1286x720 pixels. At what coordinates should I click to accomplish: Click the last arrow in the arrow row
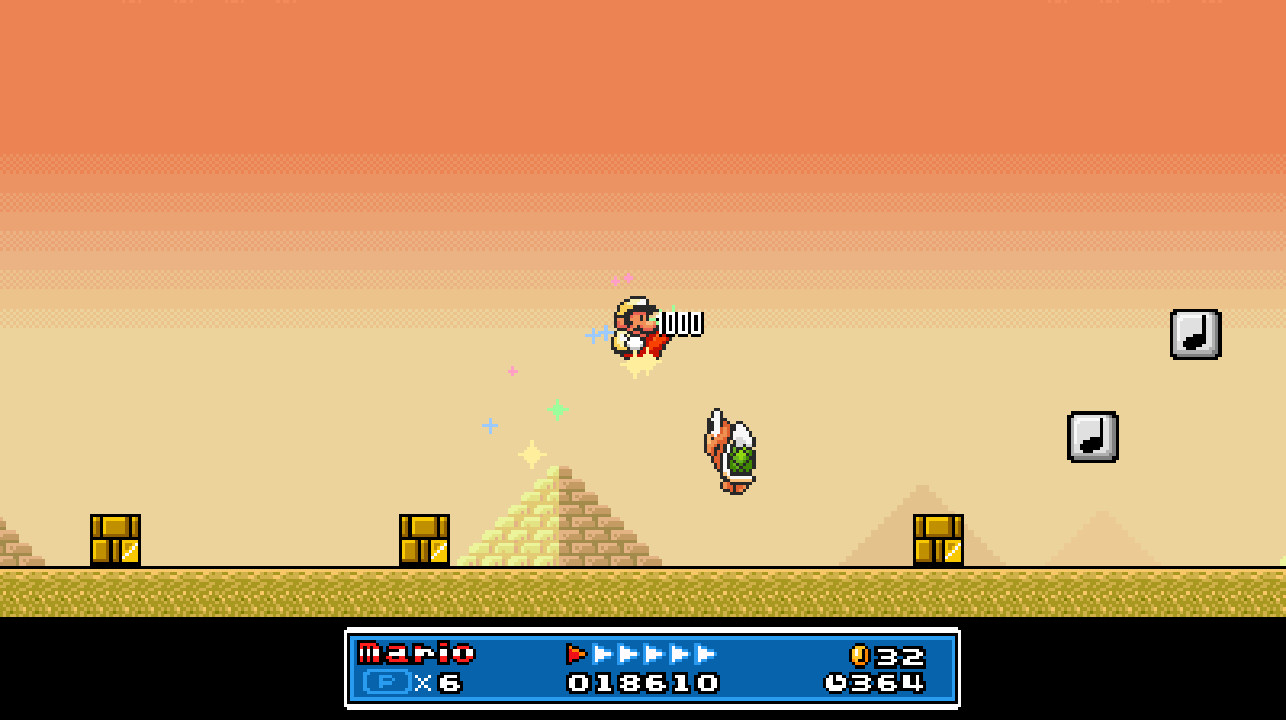coord(704,655)
